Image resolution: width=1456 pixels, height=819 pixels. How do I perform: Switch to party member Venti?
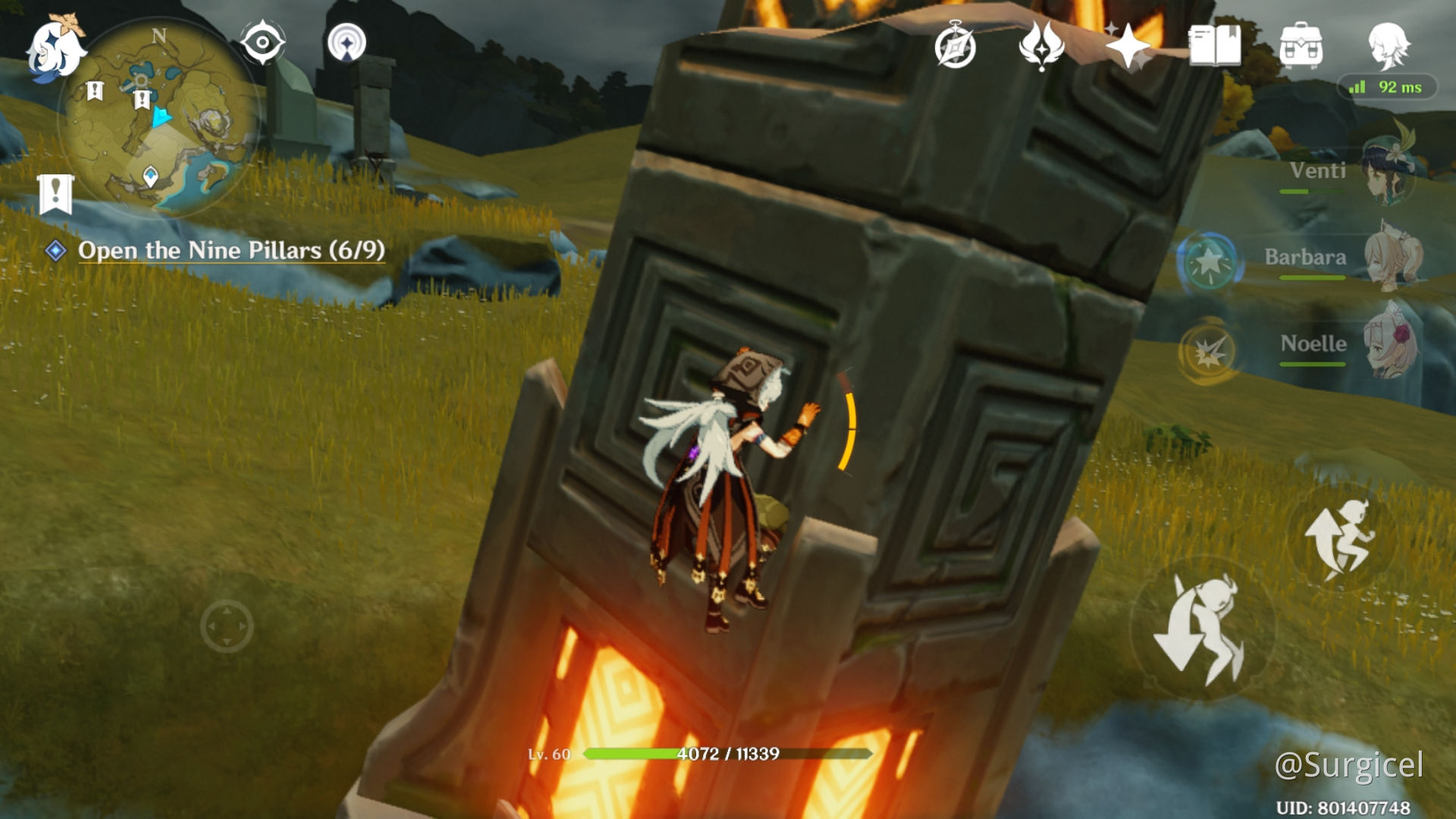click(x=1350, y=172)
